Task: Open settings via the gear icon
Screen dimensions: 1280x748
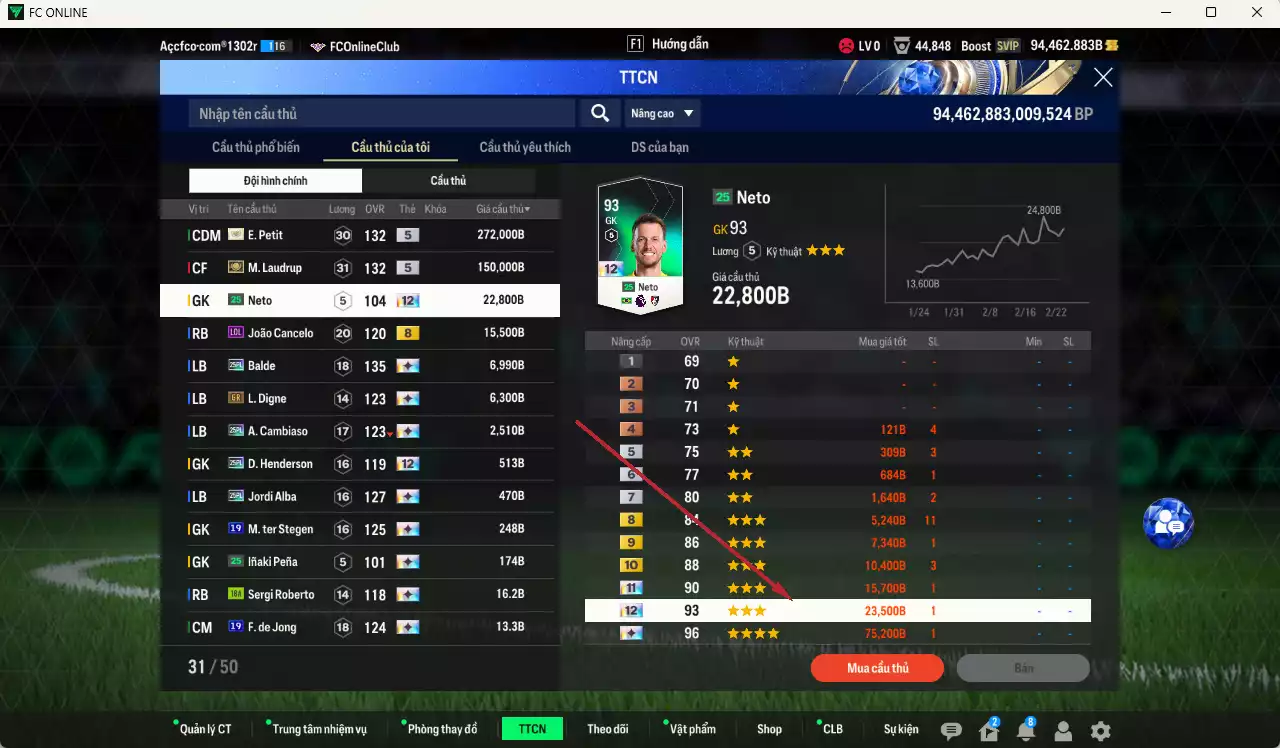Action: [1100, 729]
